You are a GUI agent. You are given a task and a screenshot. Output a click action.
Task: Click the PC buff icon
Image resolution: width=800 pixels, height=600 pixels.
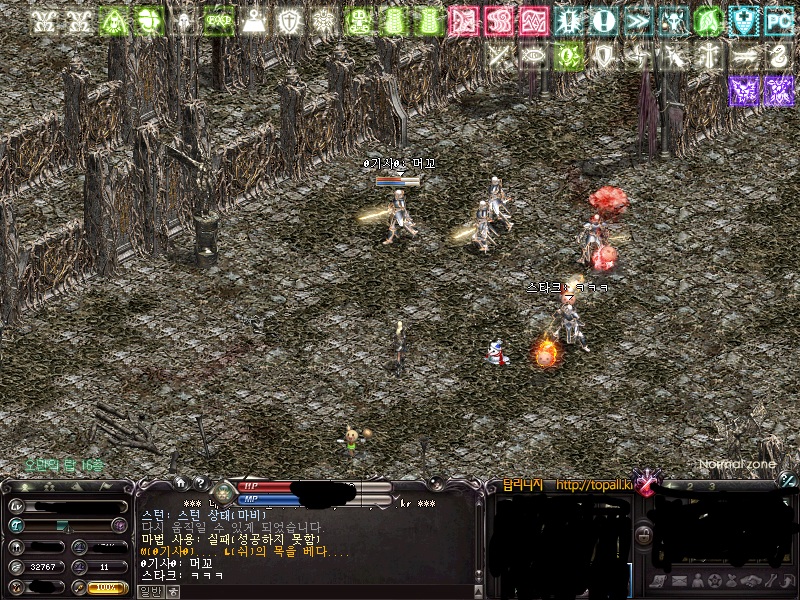778,20
